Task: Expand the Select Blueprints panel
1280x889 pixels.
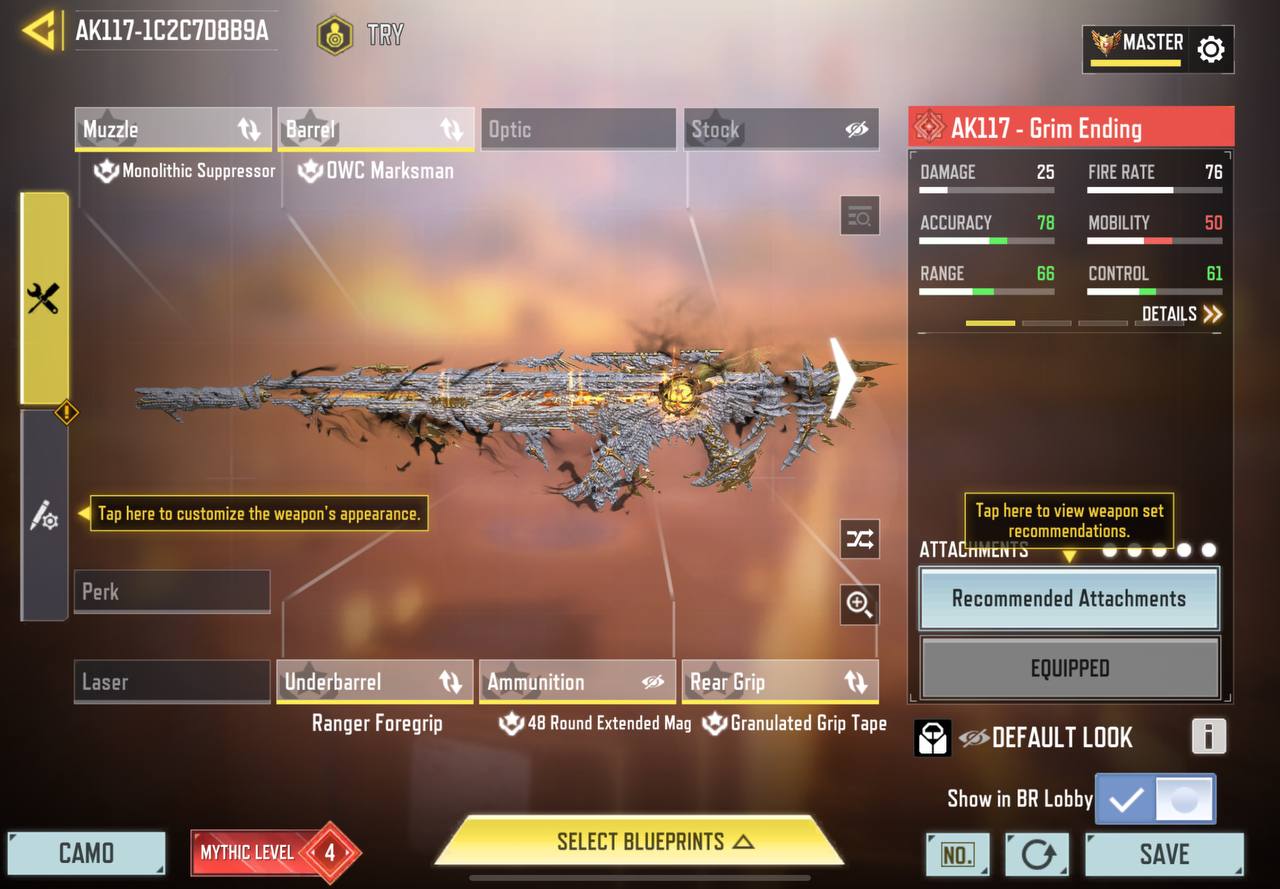Action: (640, 841)
